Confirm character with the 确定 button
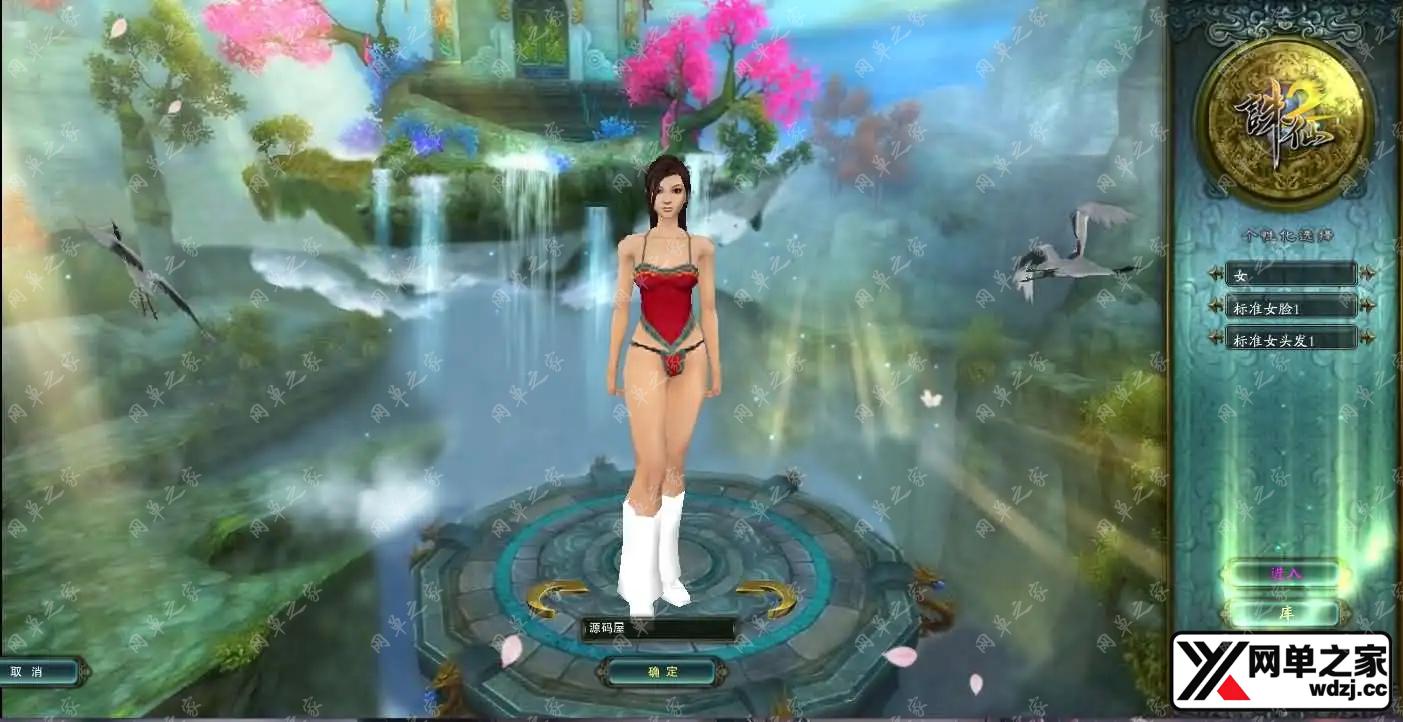This screenshot has width=1403, height=722. [x=661, y=672]
